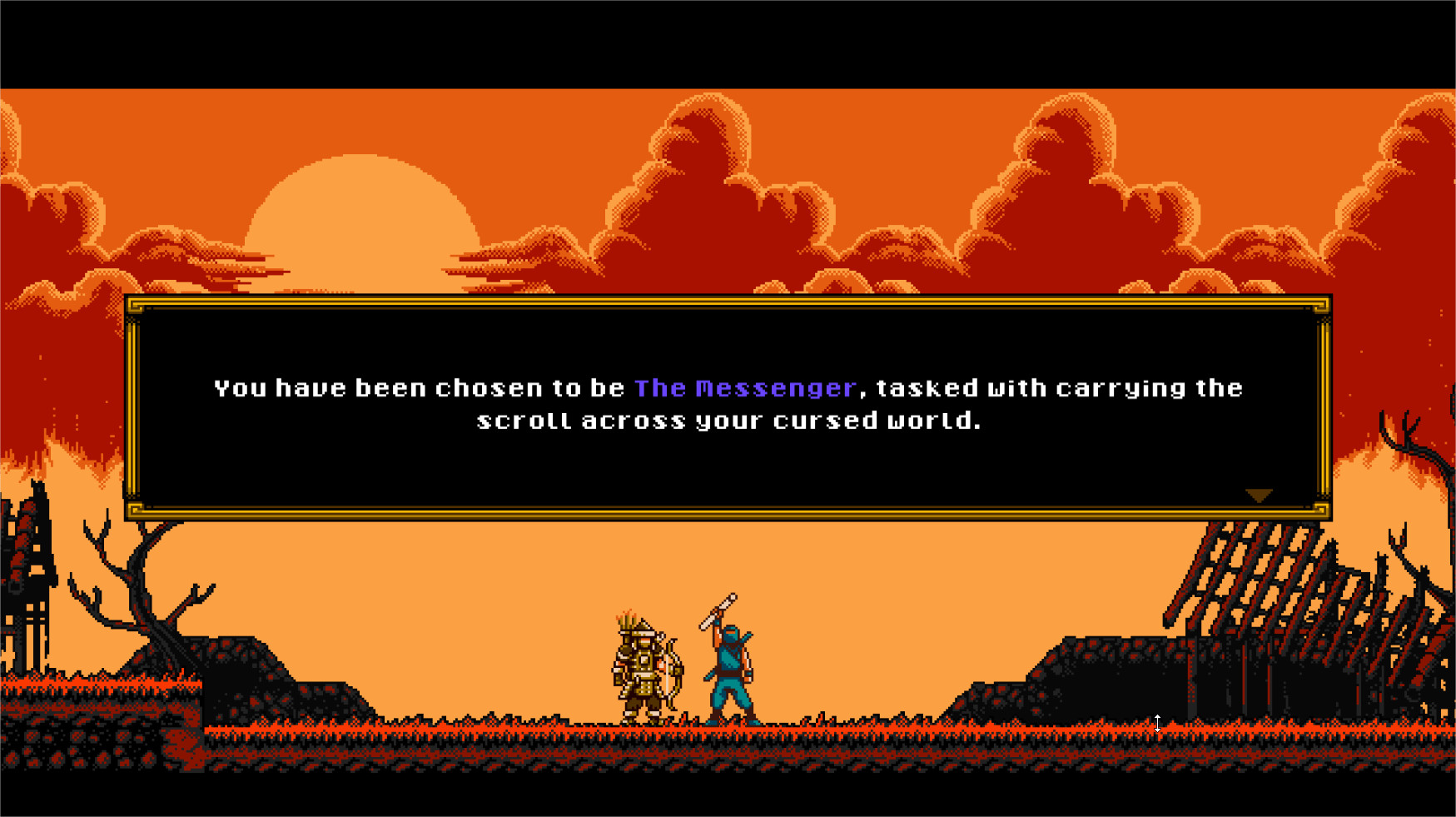Click the text cursor near the lava floor
Screen dimensions: 1456x817
pos(1158,725)
